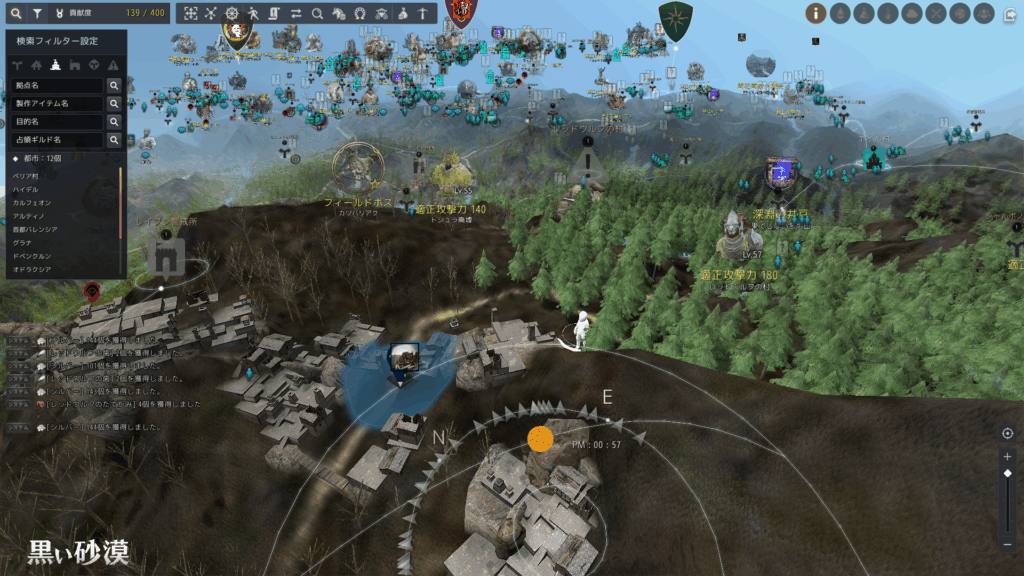Enable the cloud weather map view

pyautogui.click(x=913, y=13)
